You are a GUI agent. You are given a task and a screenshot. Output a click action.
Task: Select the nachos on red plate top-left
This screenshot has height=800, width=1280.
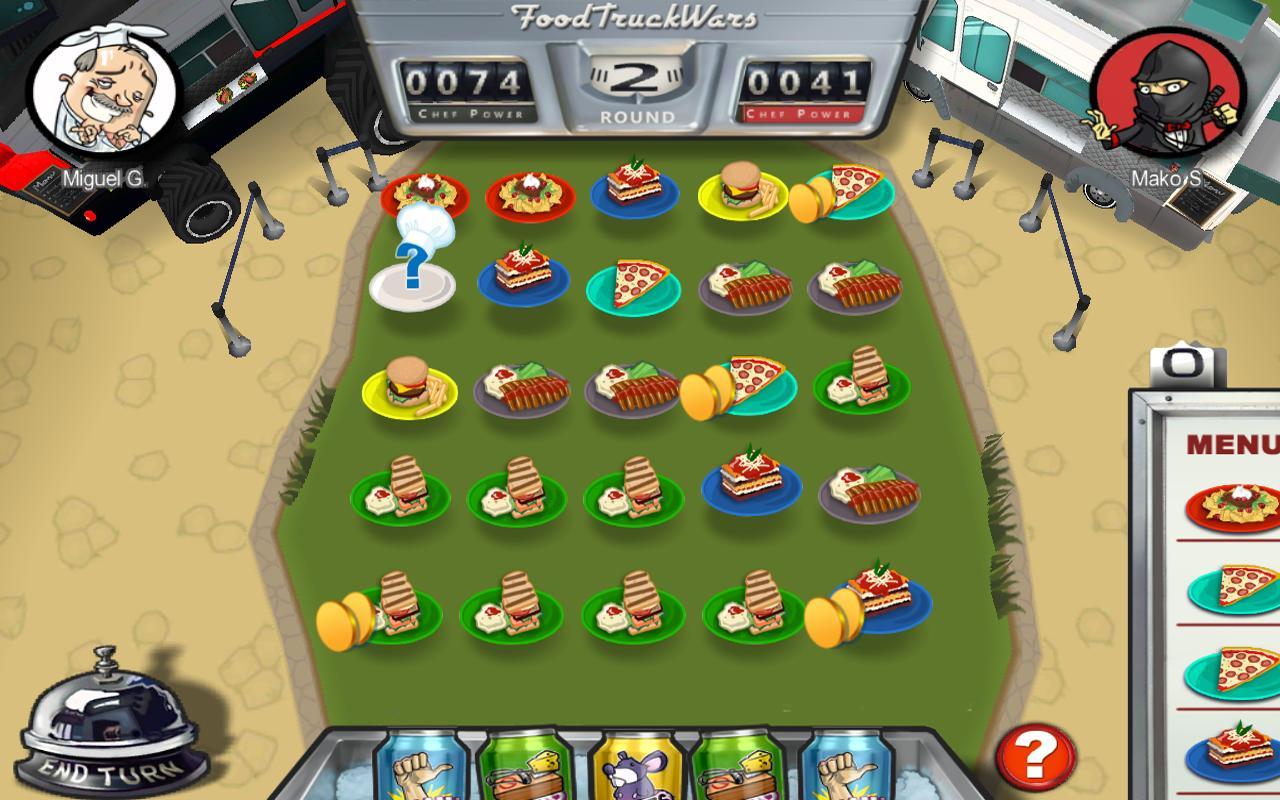(424, 194)
